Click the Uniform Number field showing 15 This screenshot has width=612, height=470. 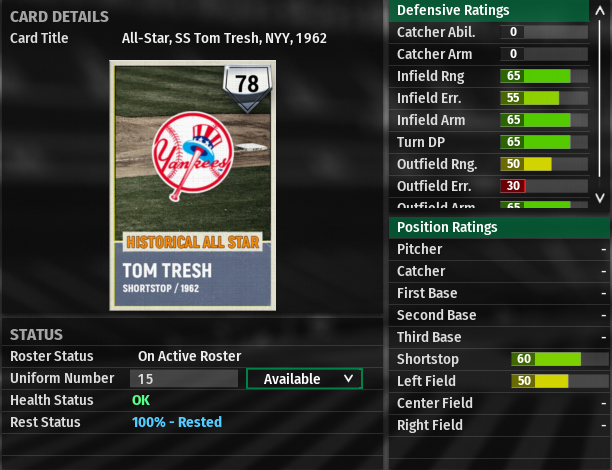pyautogui.click(x=184, y=379)
